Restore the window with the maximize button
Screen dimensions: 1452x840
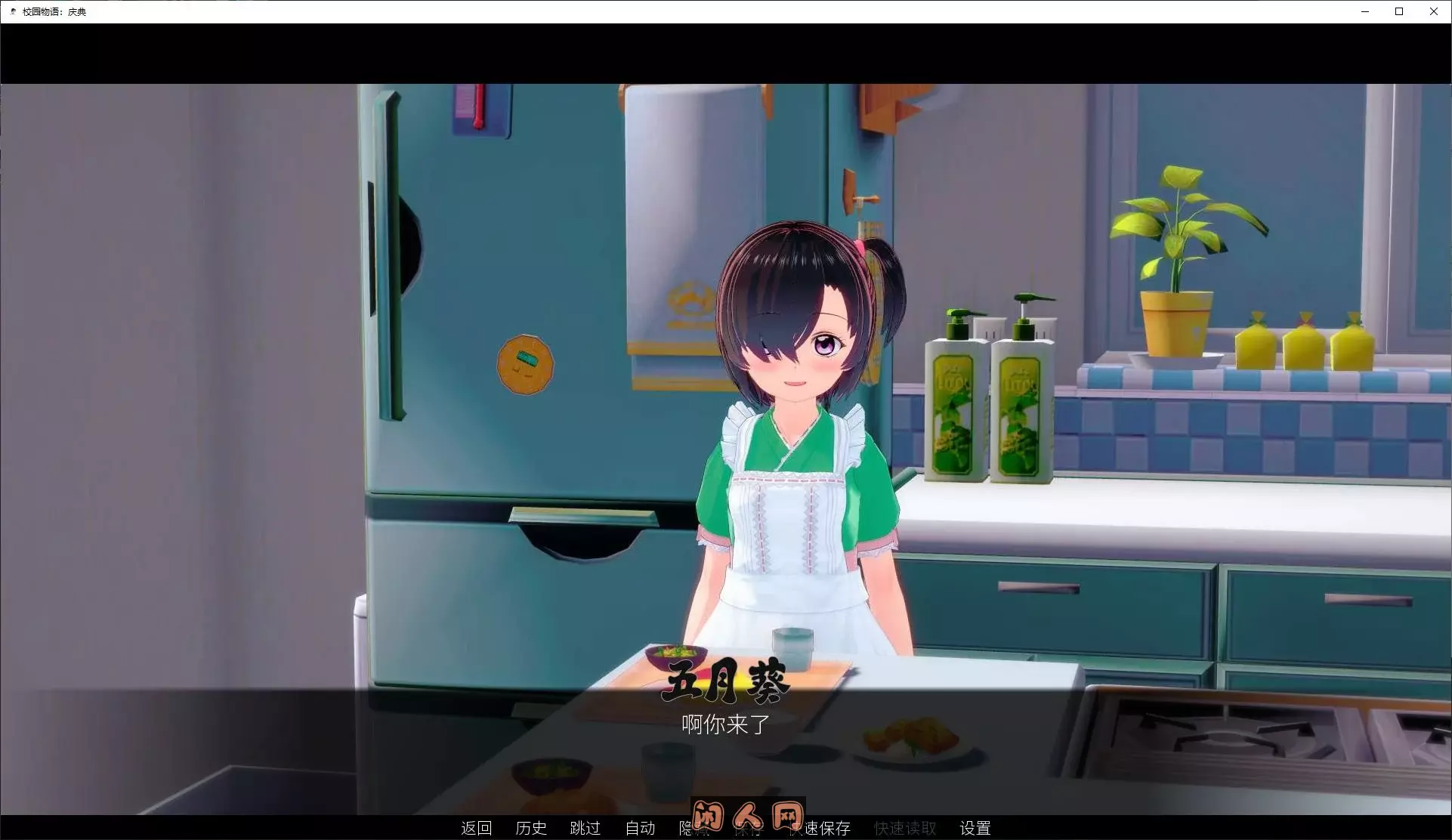coord(1398,11)
